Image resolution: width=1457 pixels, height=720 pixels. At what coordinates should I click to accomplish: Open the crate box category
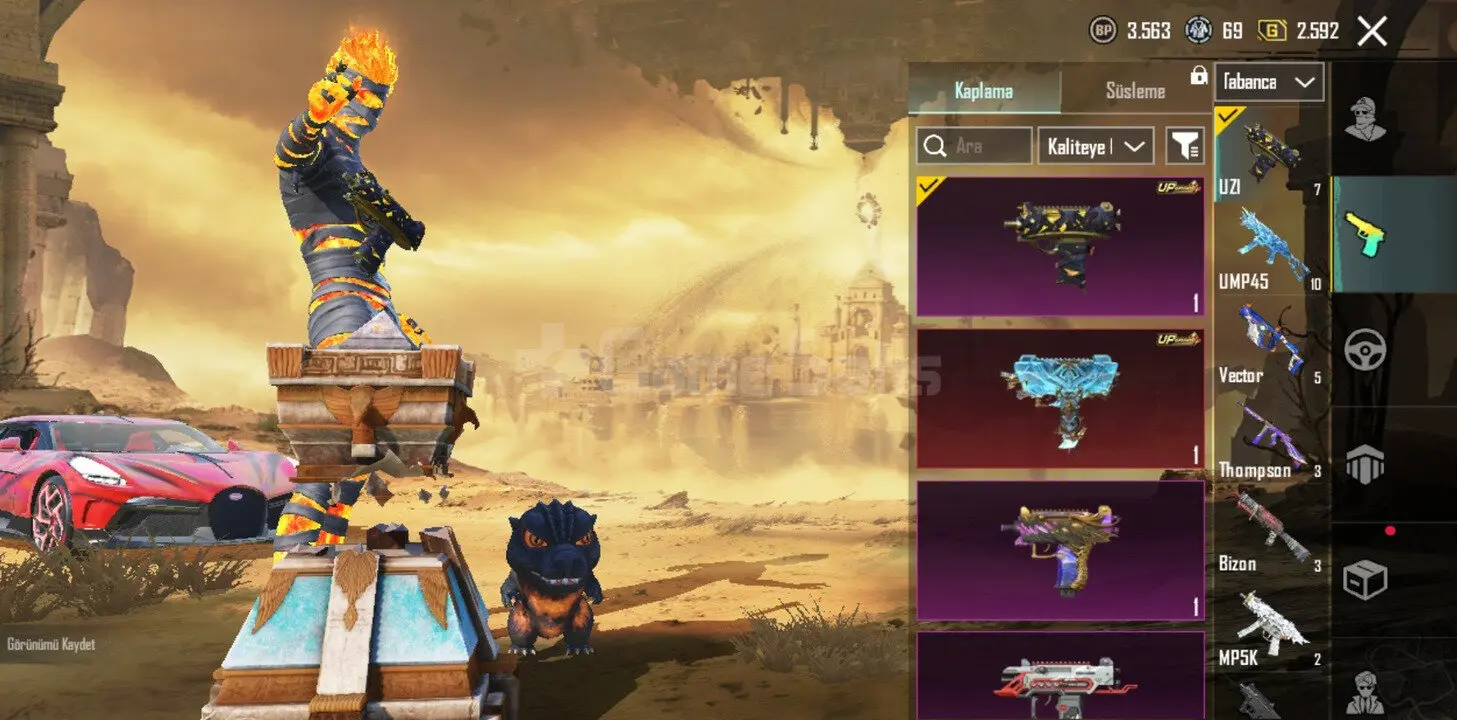click(1363, 580)
